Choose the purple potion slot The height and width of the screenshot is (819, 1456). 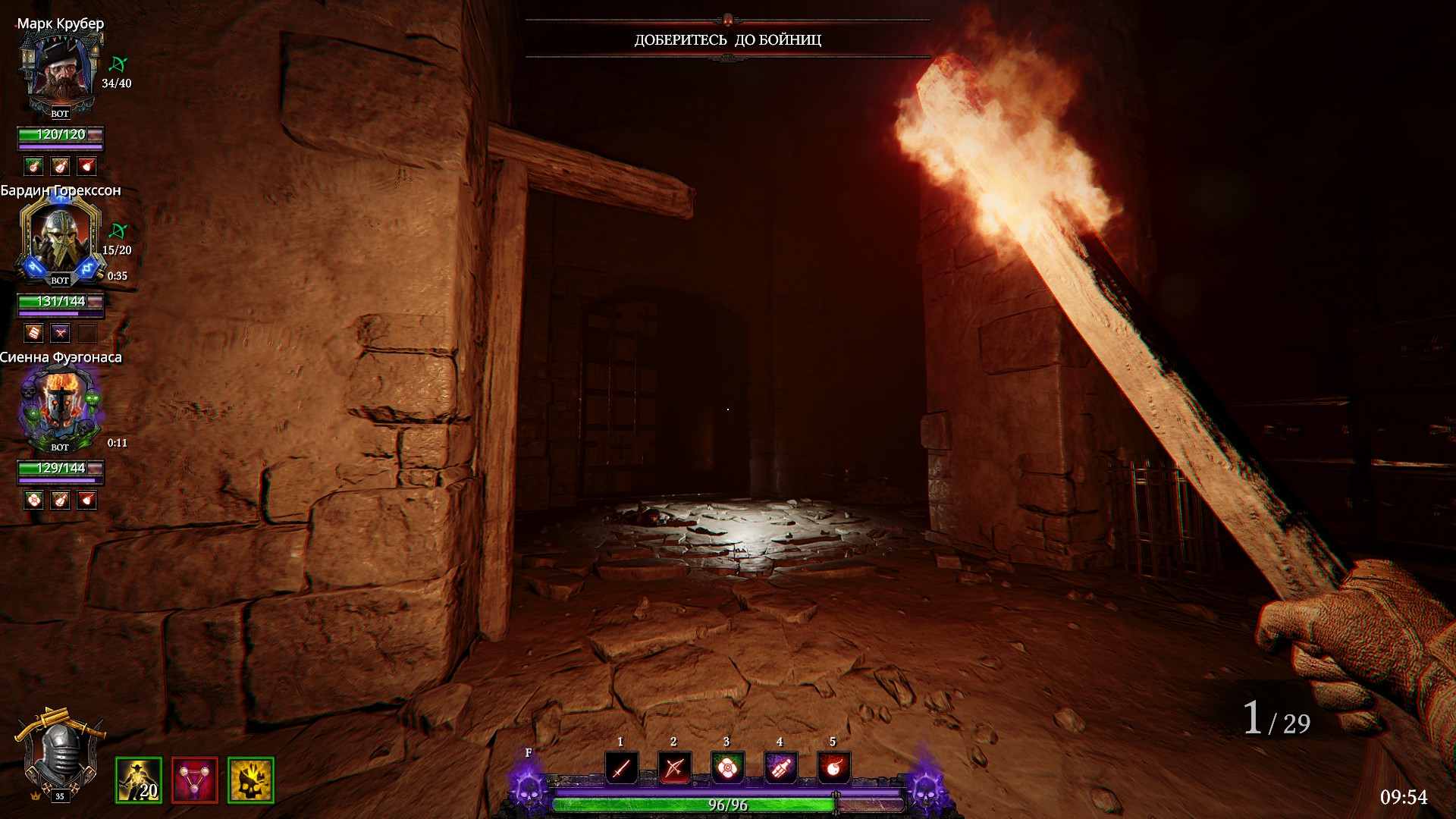(x=780, y=767)
